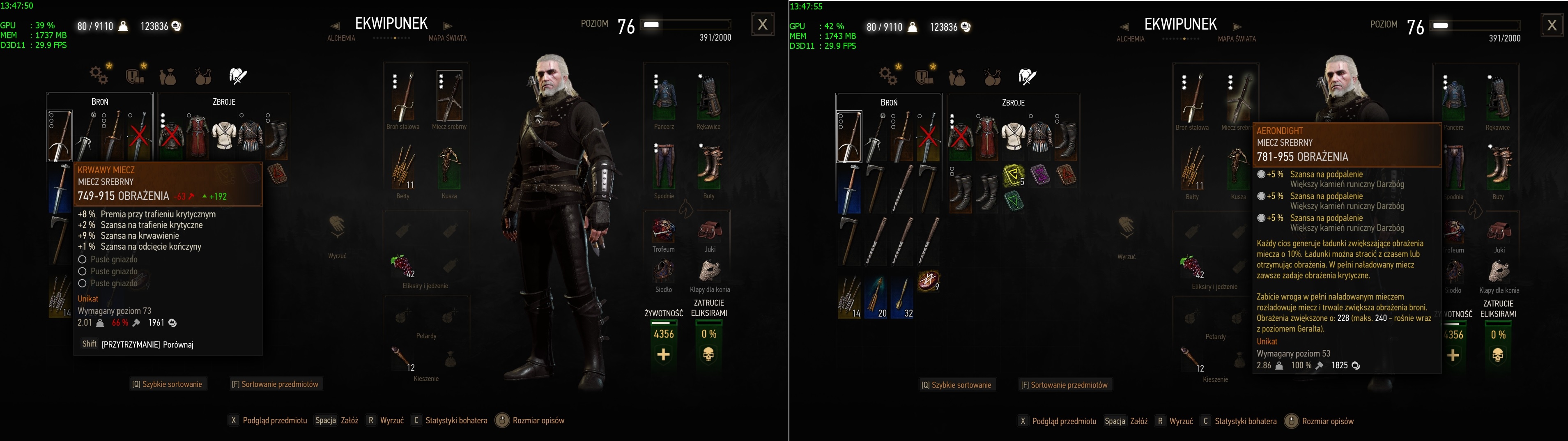
Task: Pick the bolt stack of 32
Action: point(902,296)
